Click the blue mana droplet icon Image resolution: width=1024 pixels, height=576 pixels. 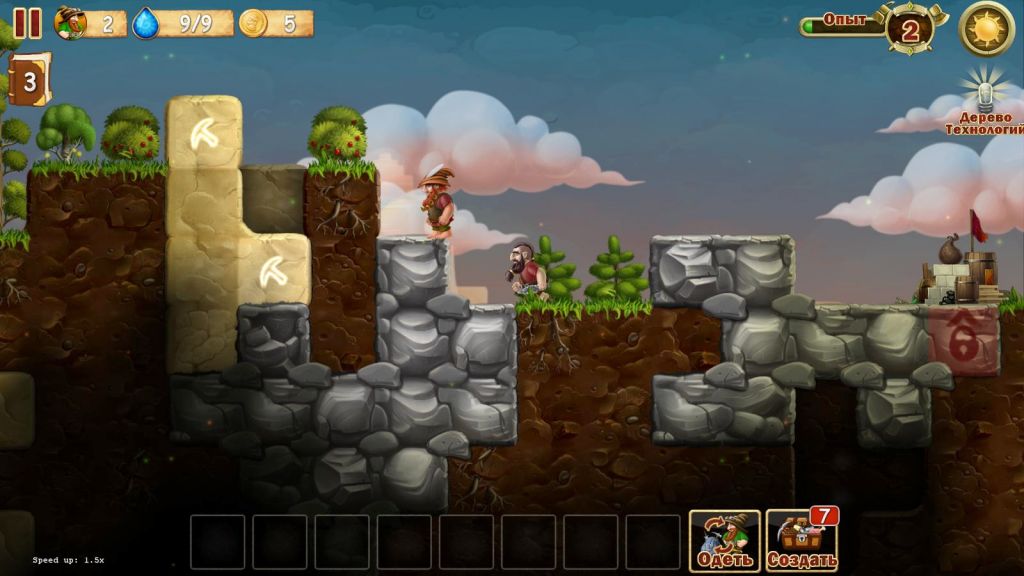click(x=146, y=23)
